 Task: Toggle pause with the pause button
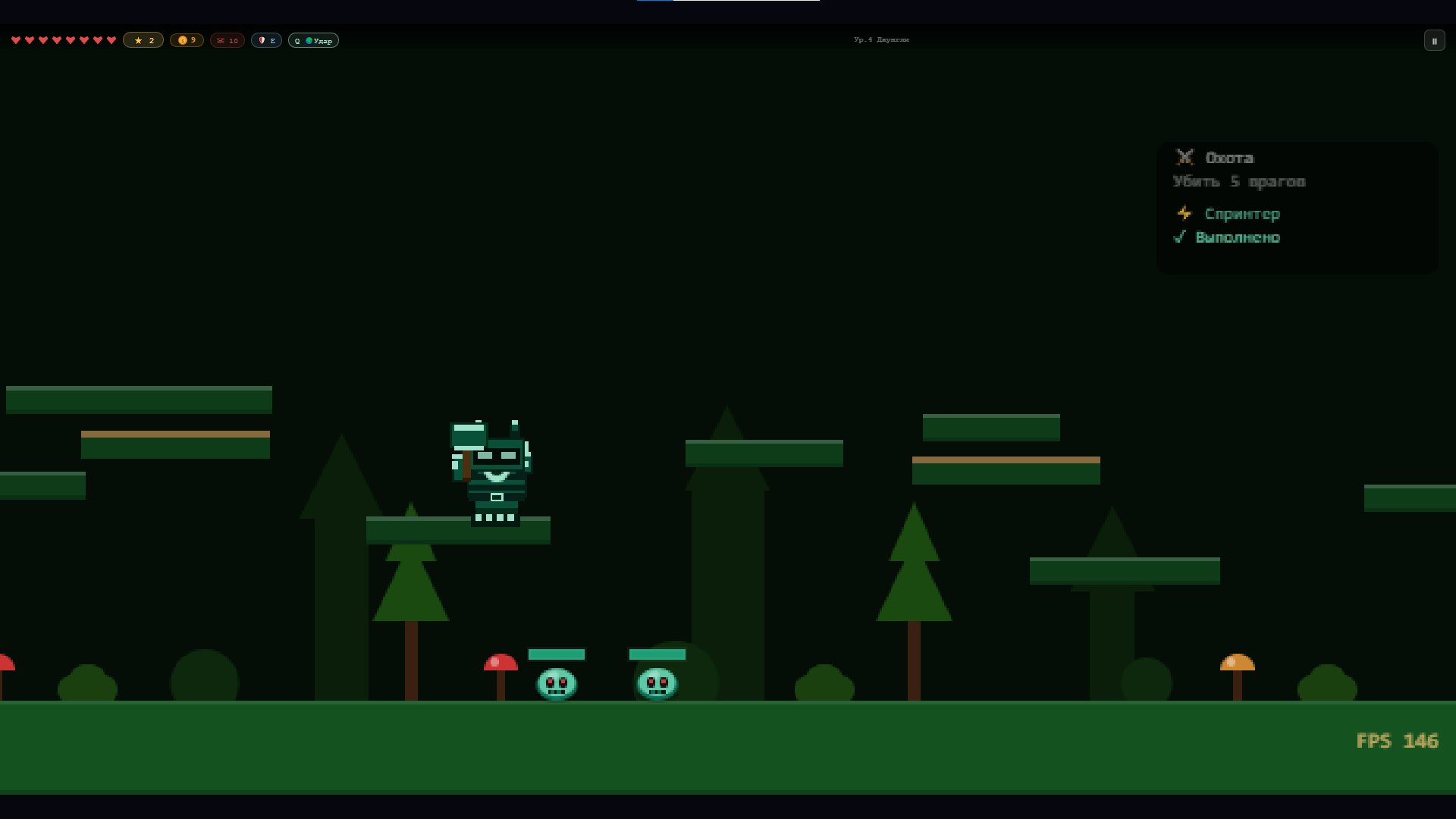coord(1434,40)
